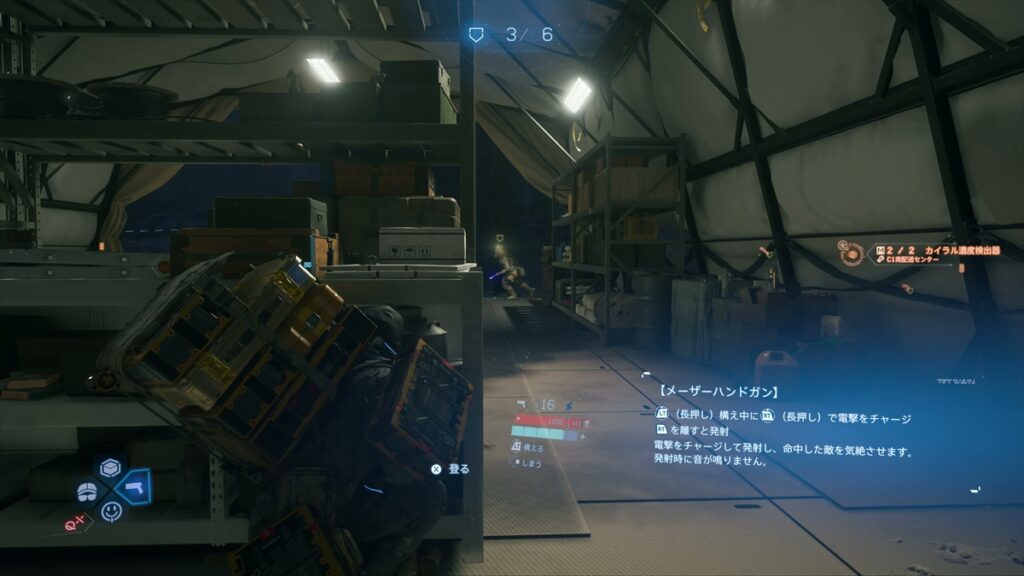The width and height of the screenshot is (1024, 576).
Task: Click the shield icon beside 3/6
Action: [x=477, y=35]
